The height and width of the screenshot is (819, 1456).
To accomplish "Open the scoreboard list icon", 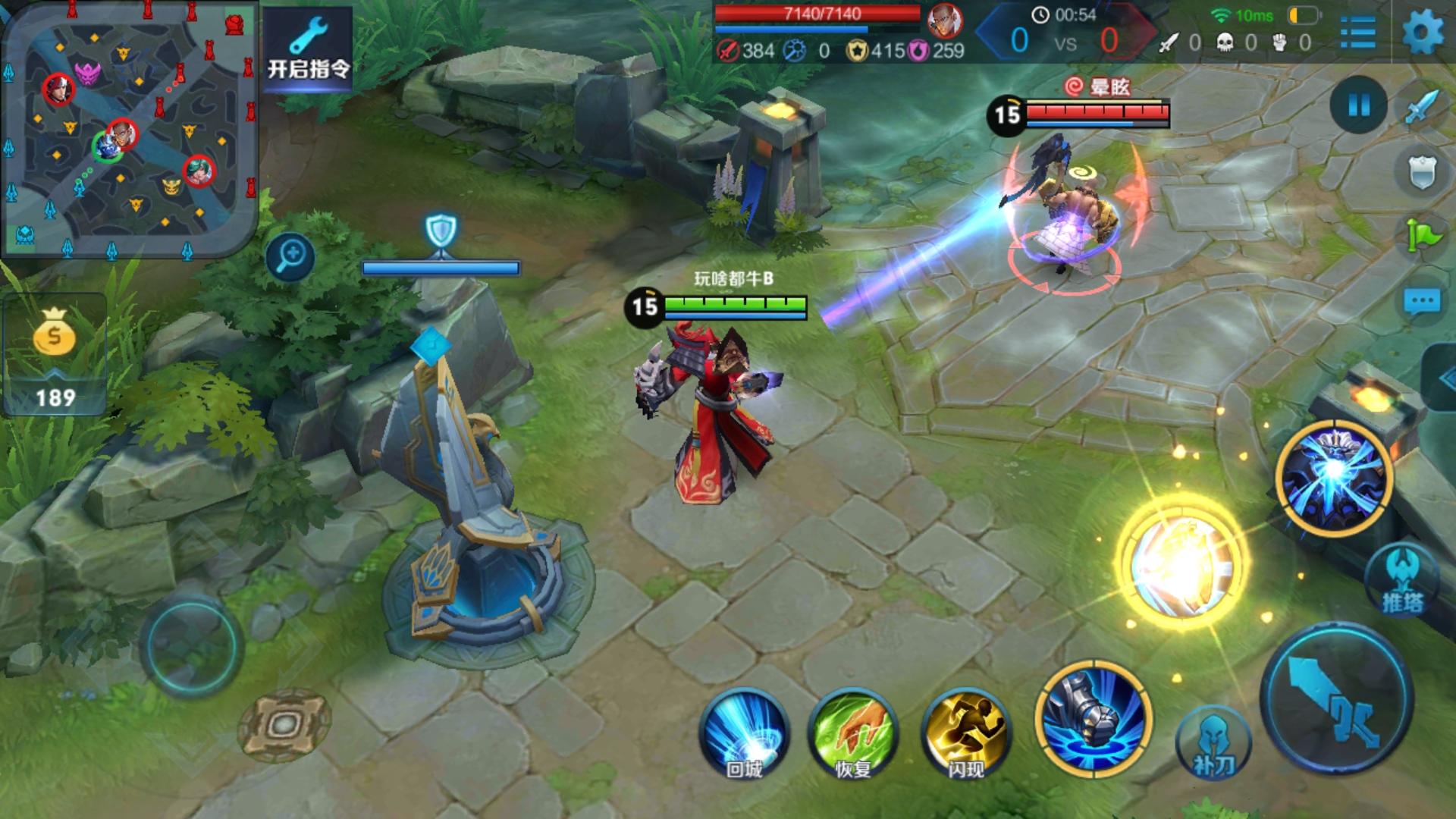I will (x=1357, y=33).
